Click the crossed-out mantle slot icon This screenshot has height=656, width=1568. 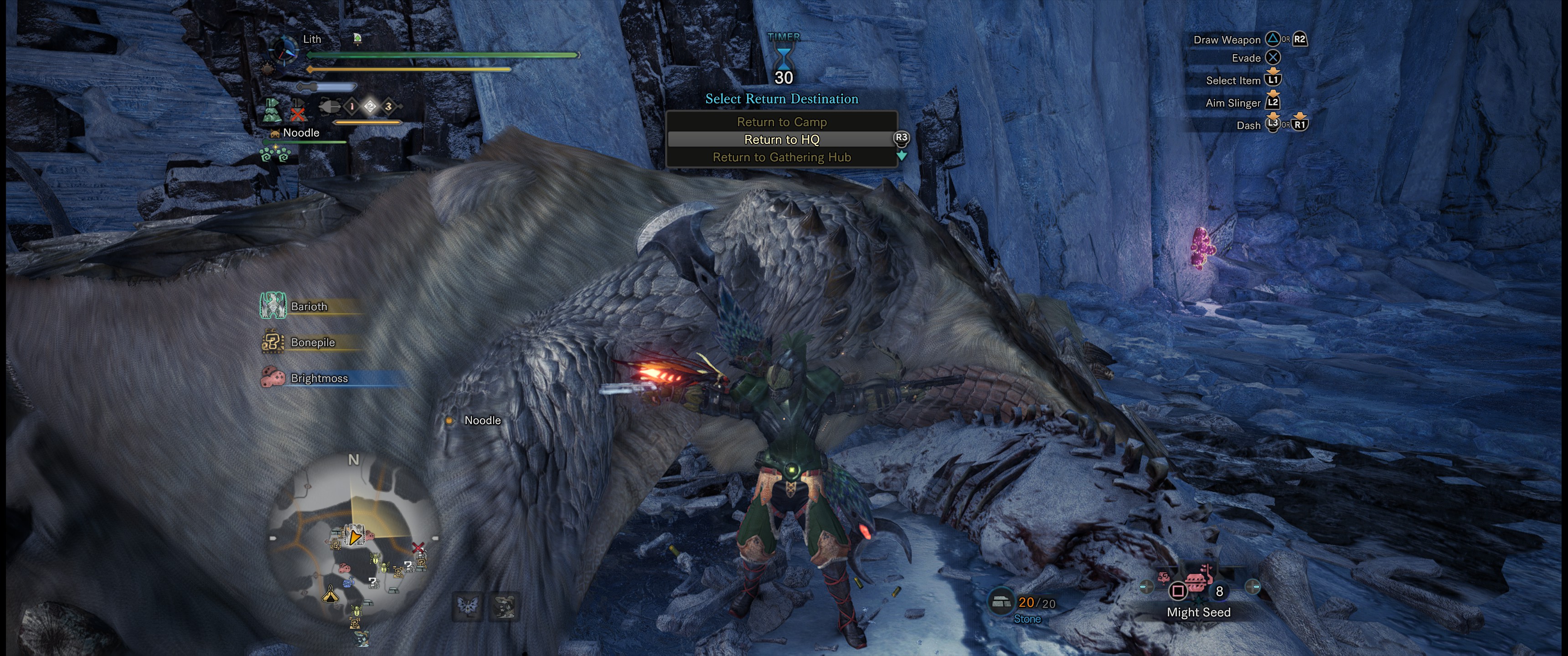click(x=298, y=111)
